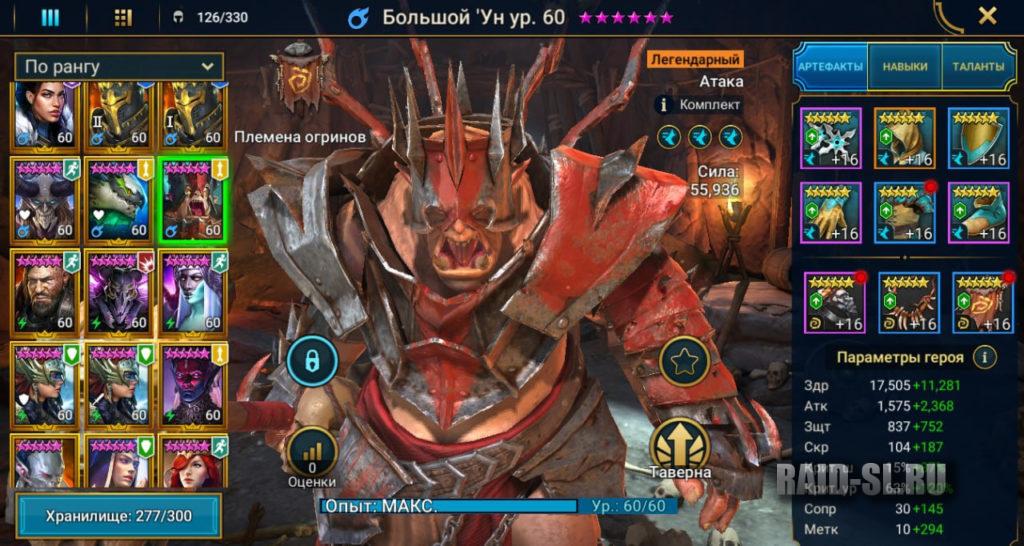The image size is (1024, 546).
Task: Select the orange banner accessory slot
Action: pyautogui.click(x=982, y=302)
